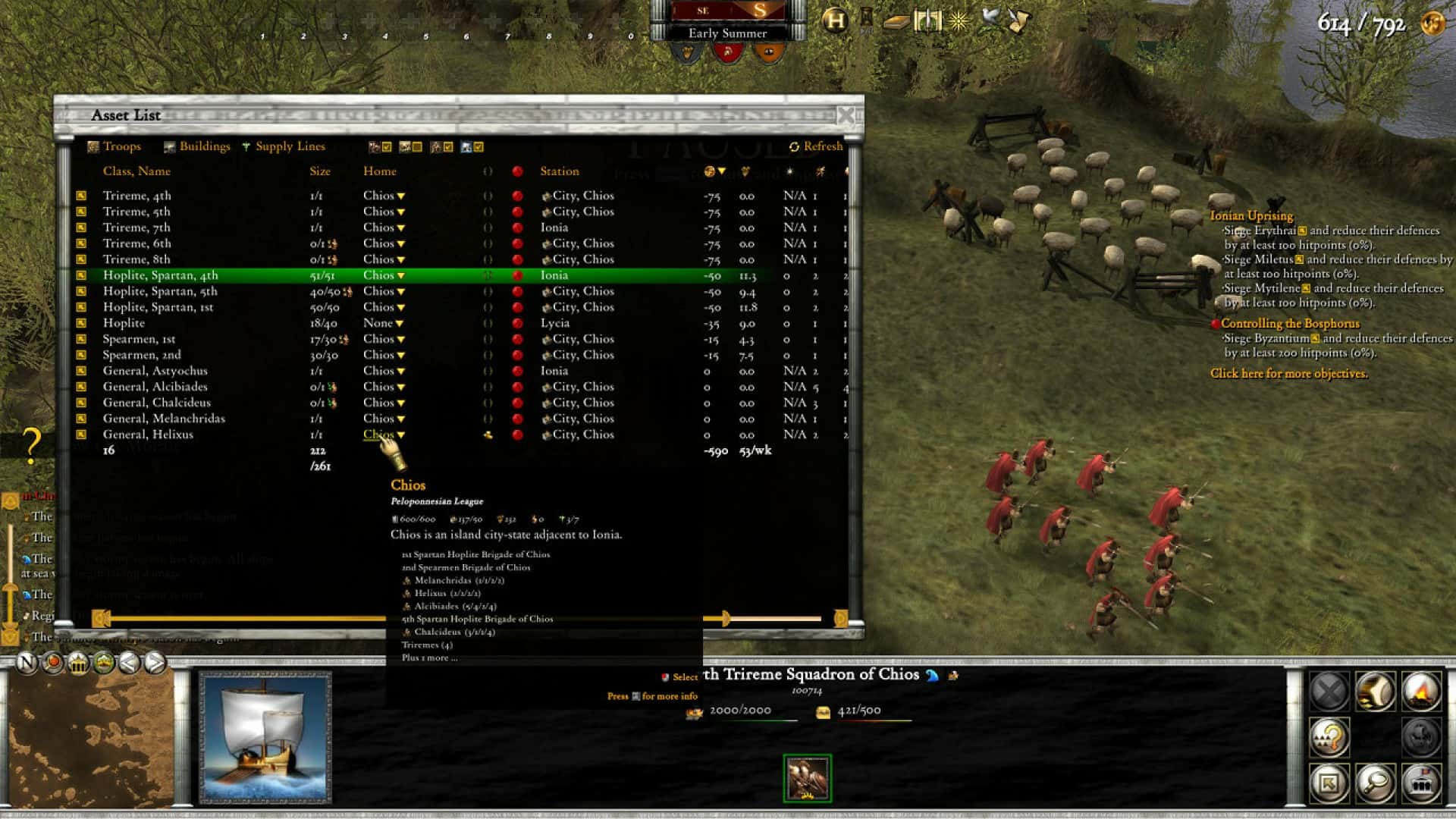Click the flaming fire button in bottom-right panel
This screenshot has height=819, width=1456.
[x=1421, y=692]
